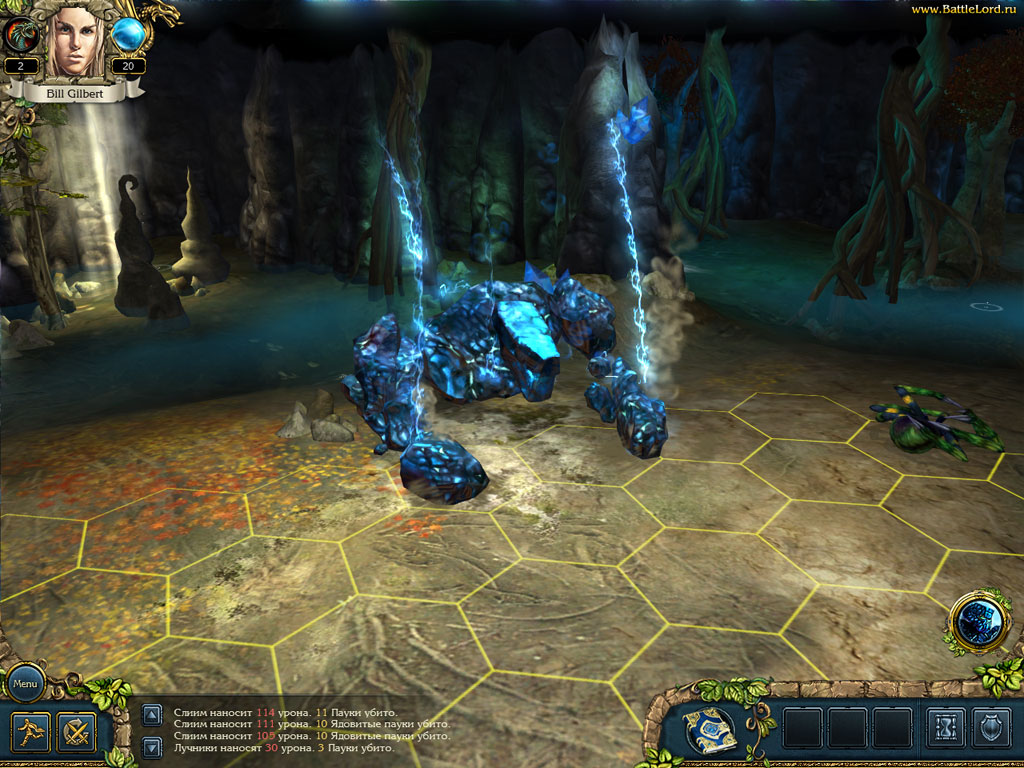Toggle the crossed swords auto-combat button
Screen dimensions: 1024x768
tap(76, 732)
